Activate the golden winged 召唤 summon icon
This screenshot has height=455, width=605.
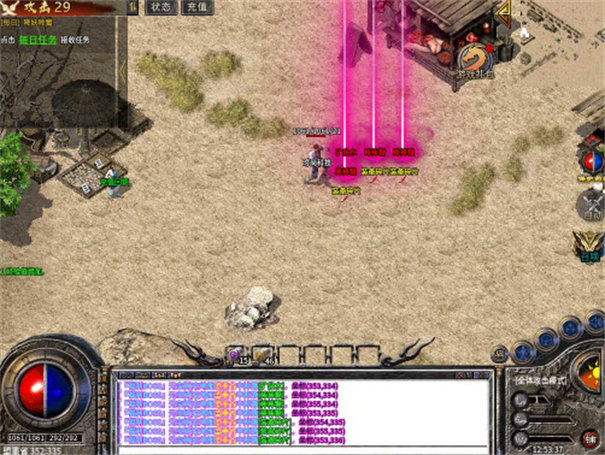590,245
